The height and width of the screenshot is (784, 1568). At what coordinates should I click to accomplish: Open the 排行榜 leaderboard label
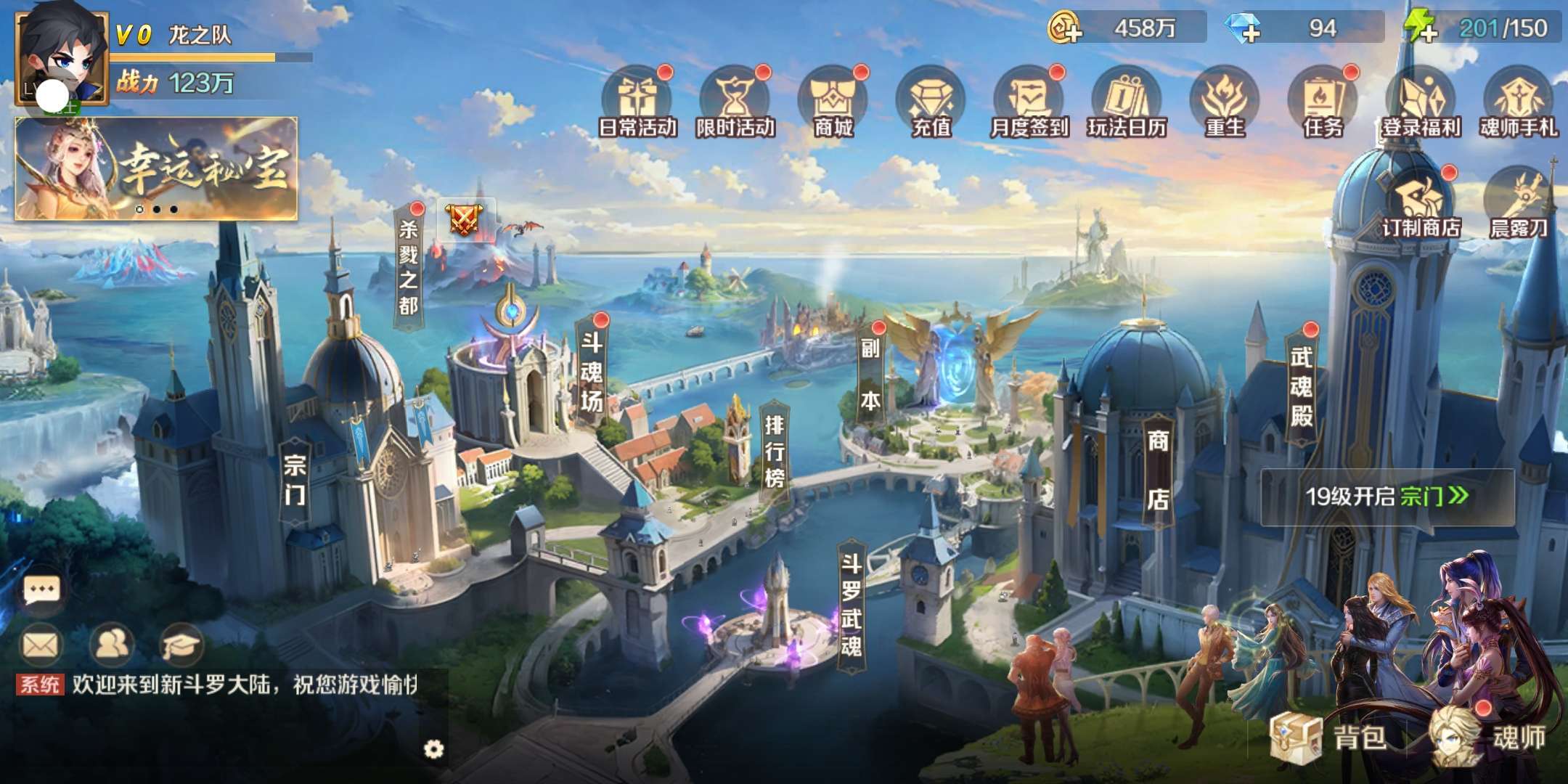click(775, 452)
